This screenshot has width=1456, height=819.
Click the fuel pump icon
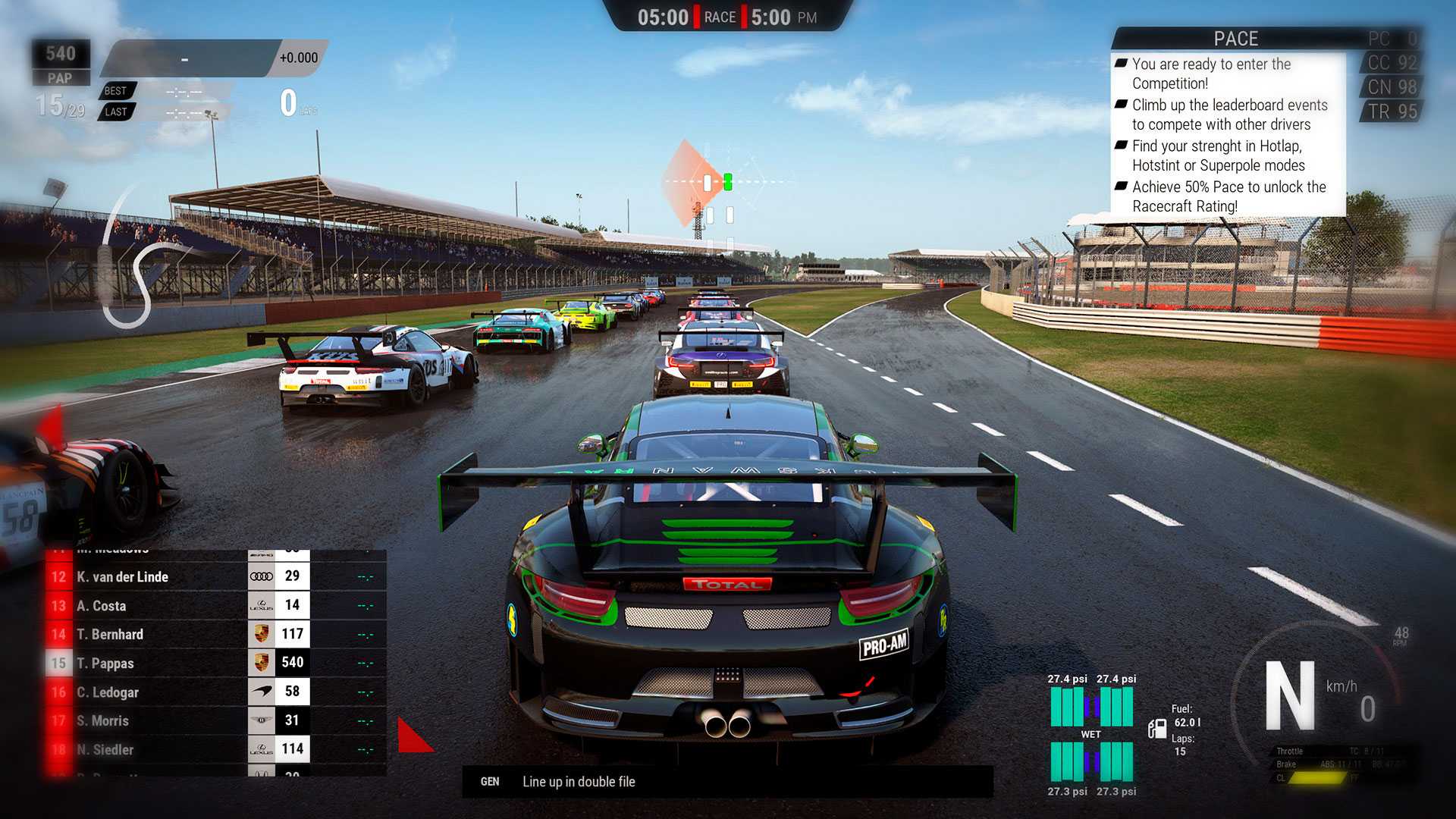click(x=1157, y=729)
